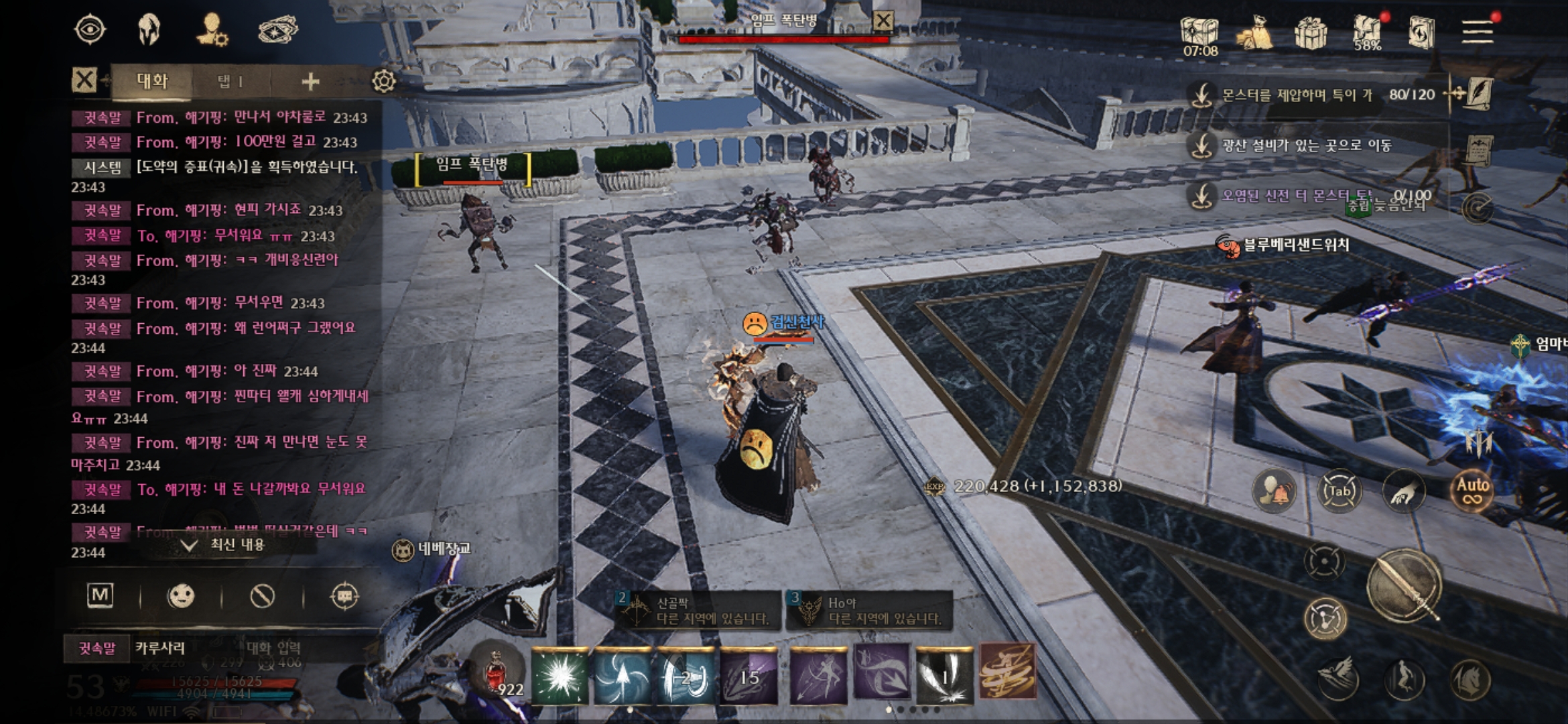1568x724 pixels.
Task: Click the 대화 입력 chat input field
Action: coord(273,648)
